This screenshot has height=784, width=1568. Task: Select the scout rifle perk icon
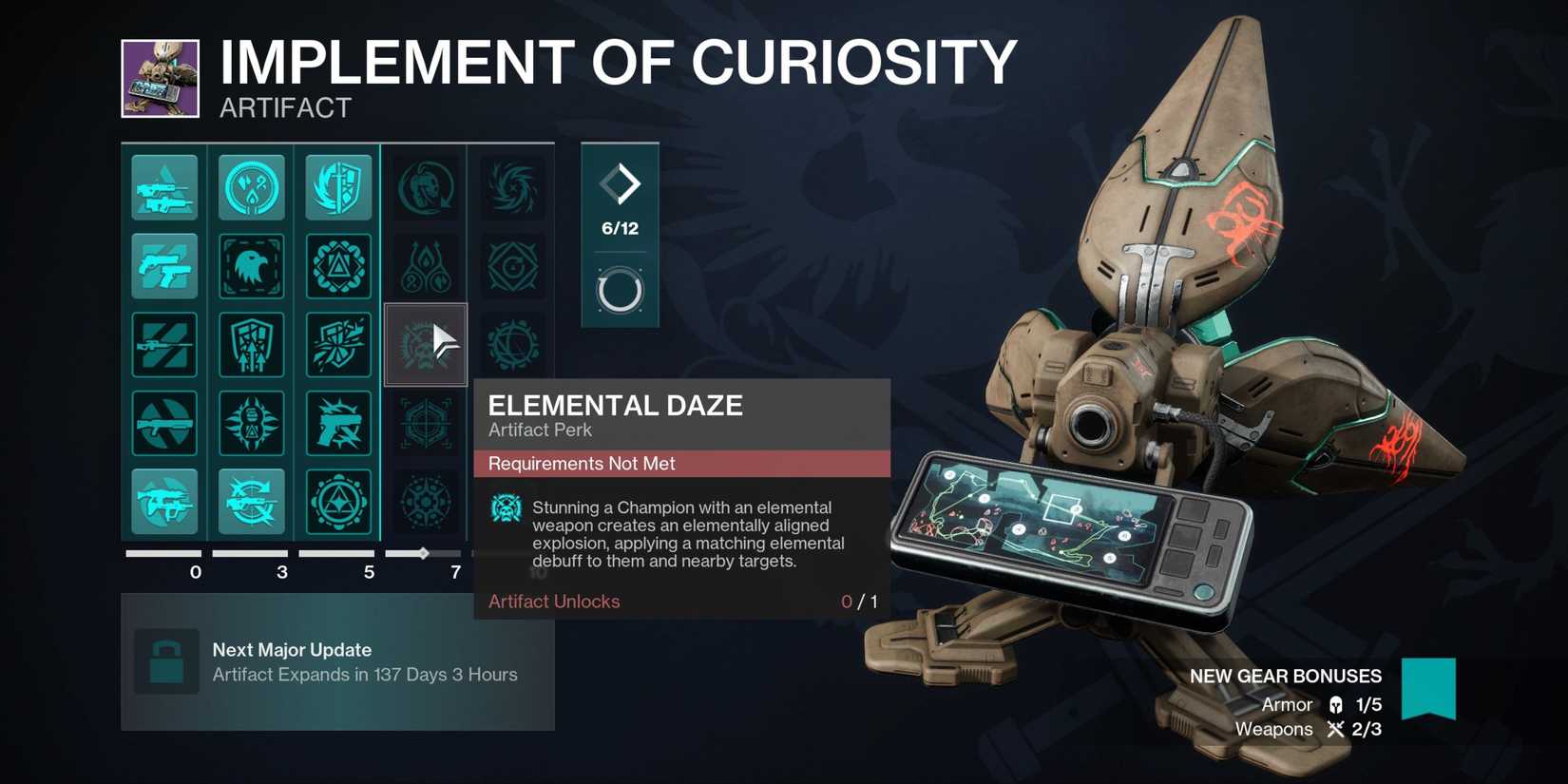[252, 503]
